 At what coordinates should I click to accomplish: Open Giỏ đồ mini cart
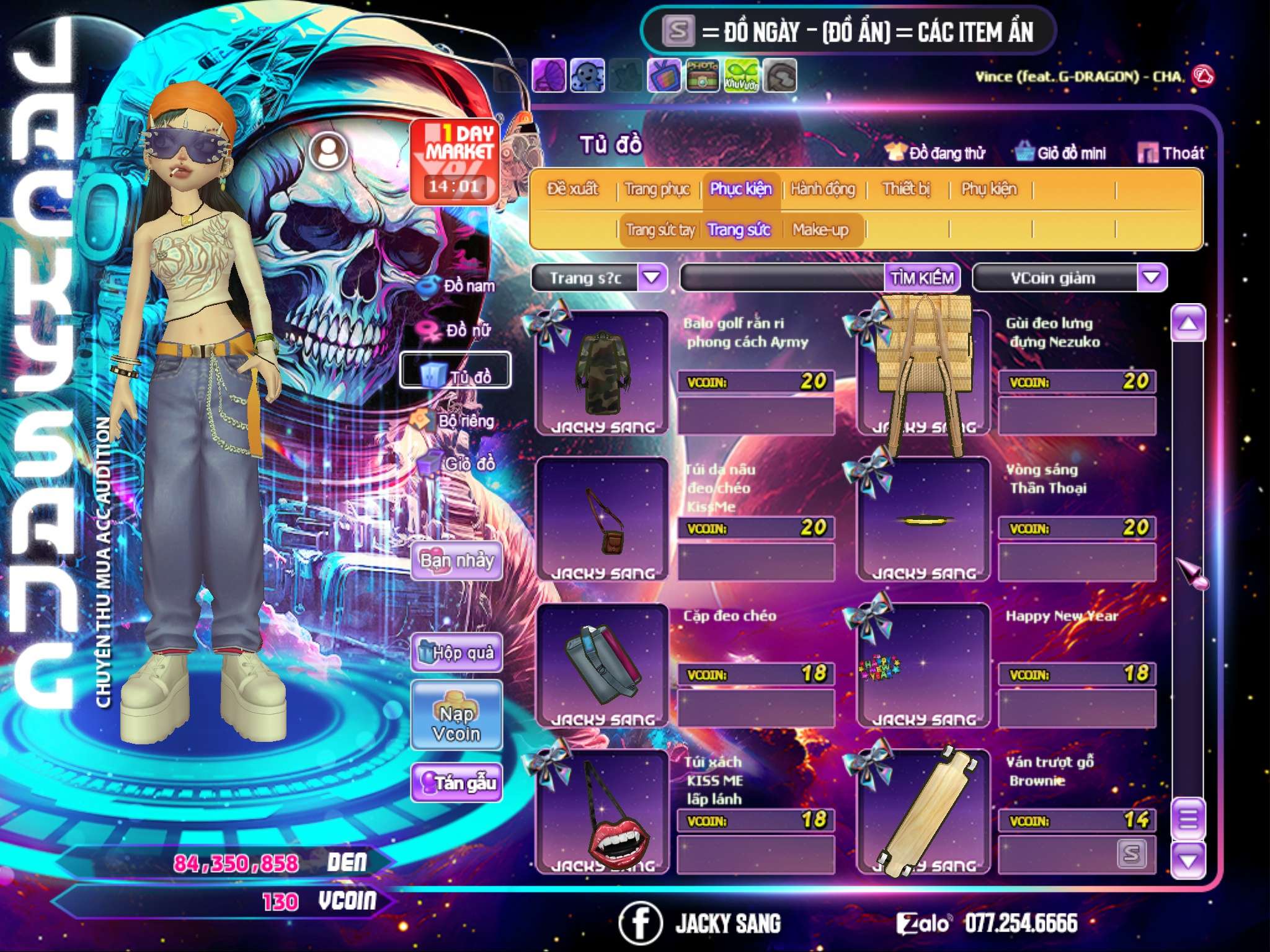[x=1061, y=152]
